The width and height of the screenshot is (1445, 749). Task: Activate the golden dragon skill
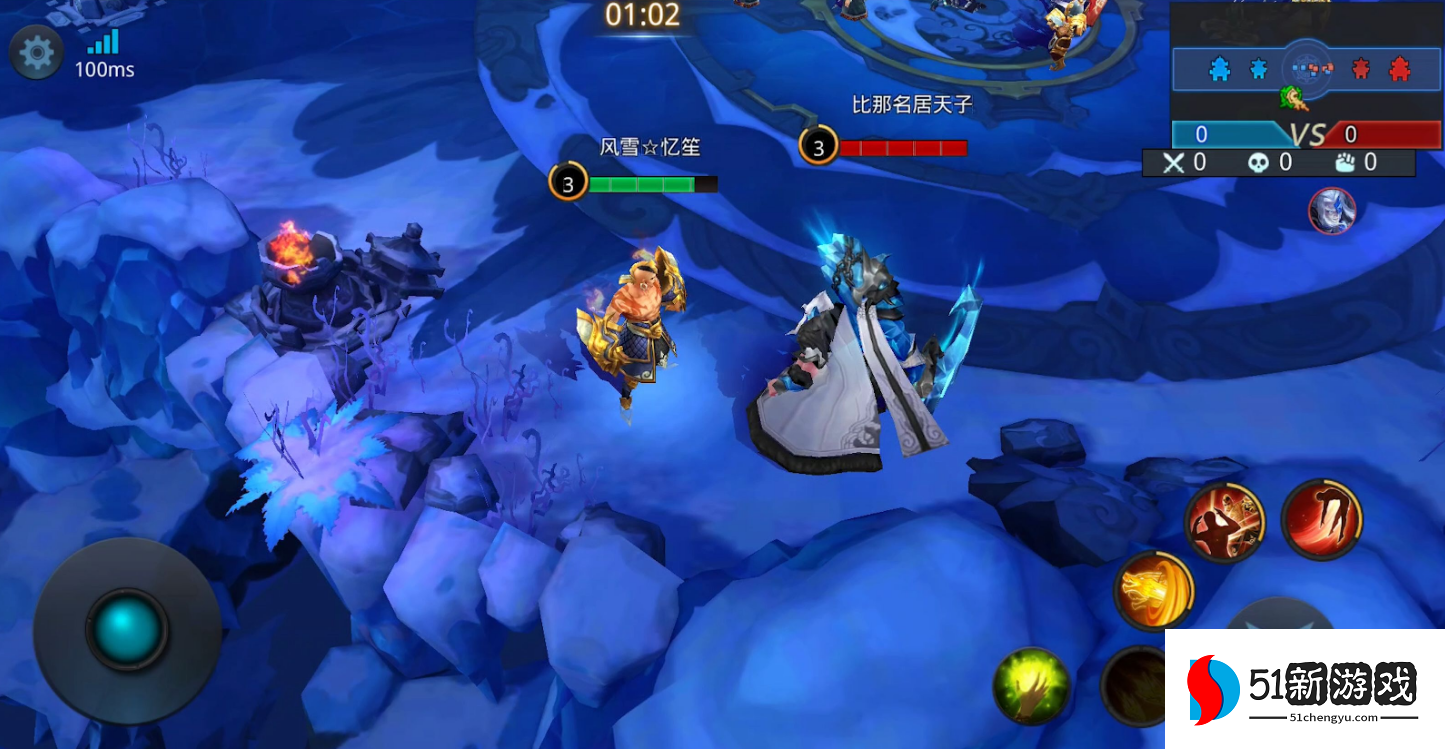tap(1154, 590)
